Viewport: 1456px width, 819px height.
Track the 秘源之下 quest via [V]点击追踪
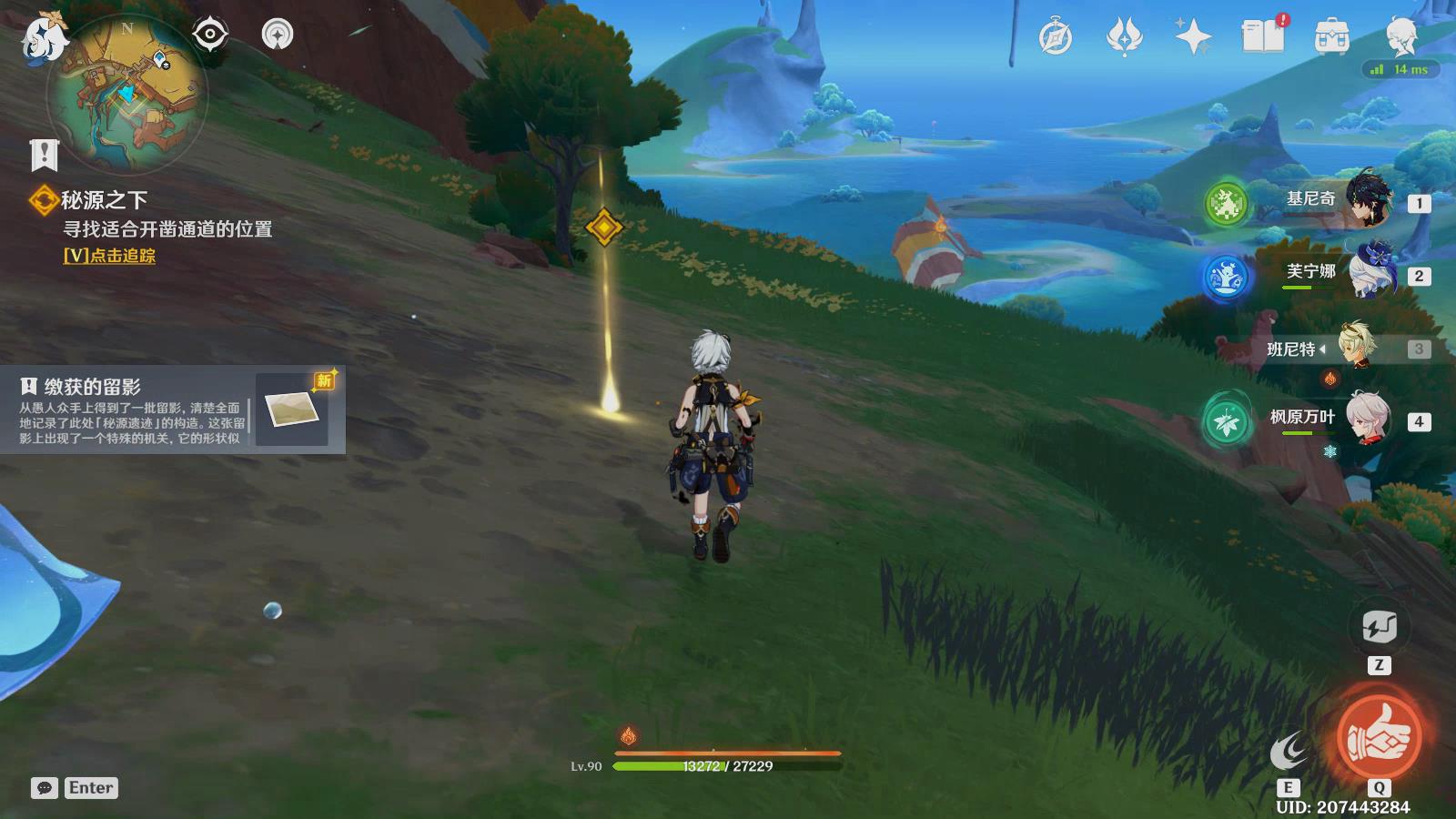109,256
